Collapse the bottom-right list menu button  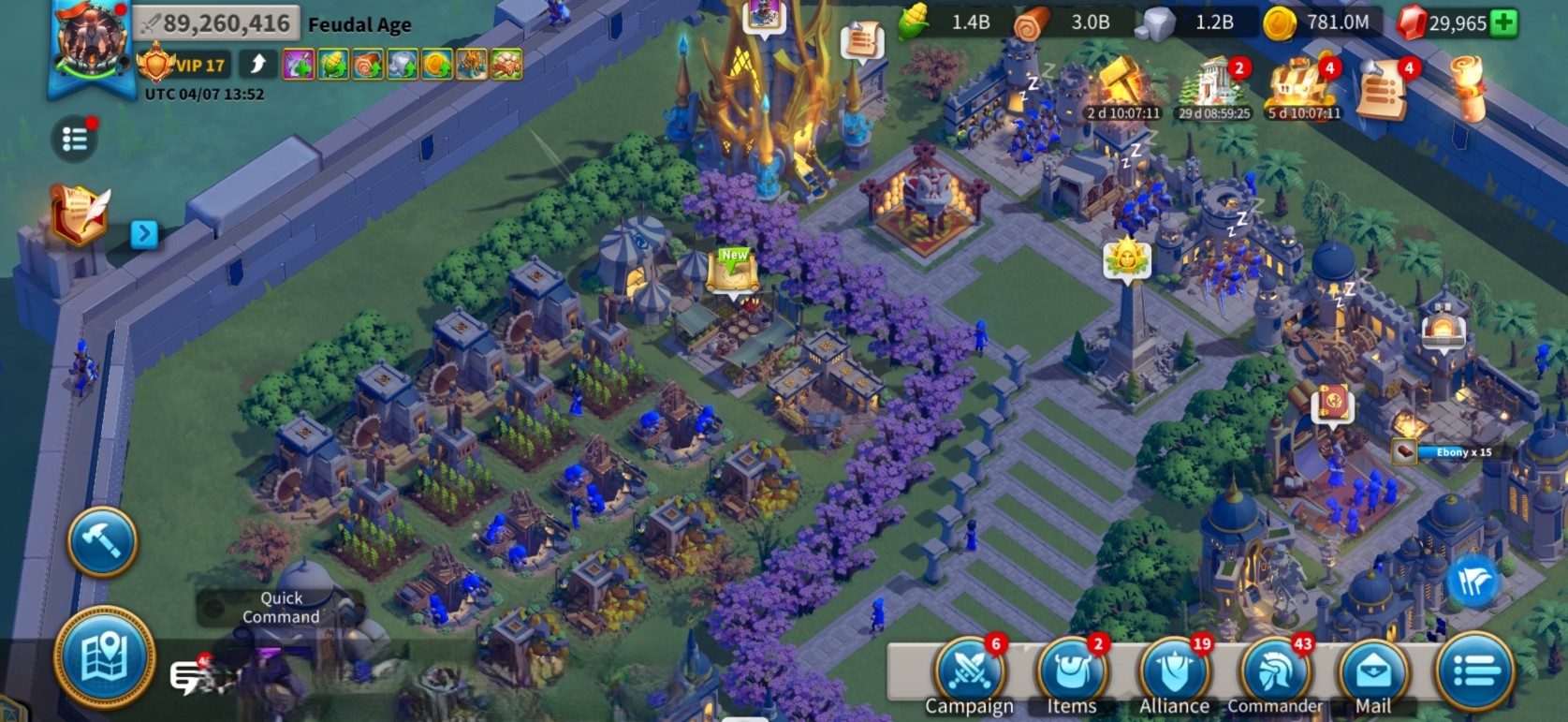(x=1475, y=670)
